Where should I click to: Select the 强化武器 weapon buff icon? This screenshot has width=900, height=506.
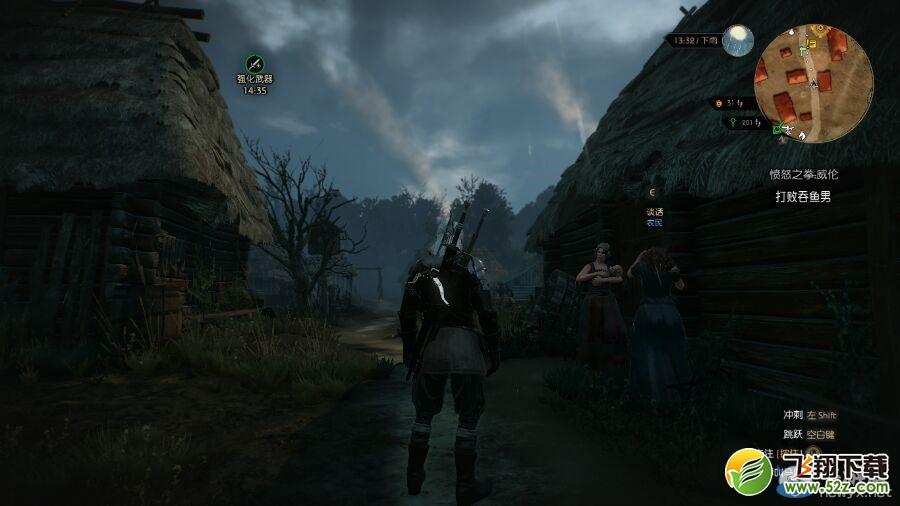point(255,63)
